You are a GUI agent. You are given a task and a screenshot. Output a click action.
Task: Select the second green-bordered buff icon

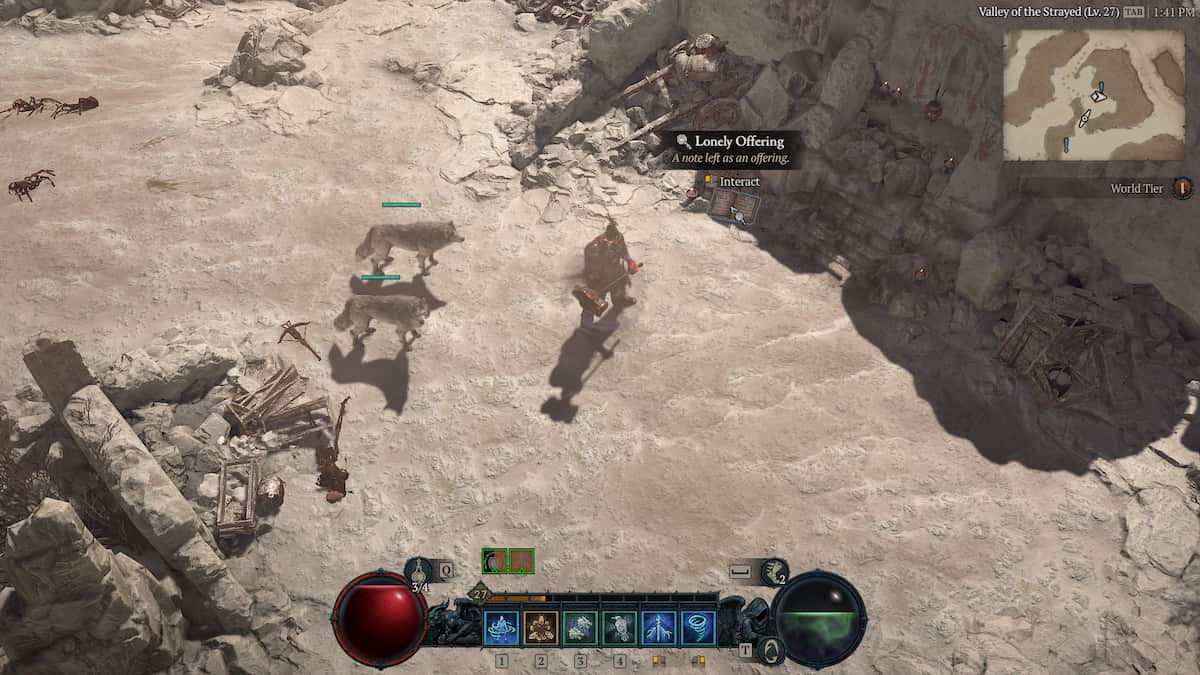[x=521, y=561]
